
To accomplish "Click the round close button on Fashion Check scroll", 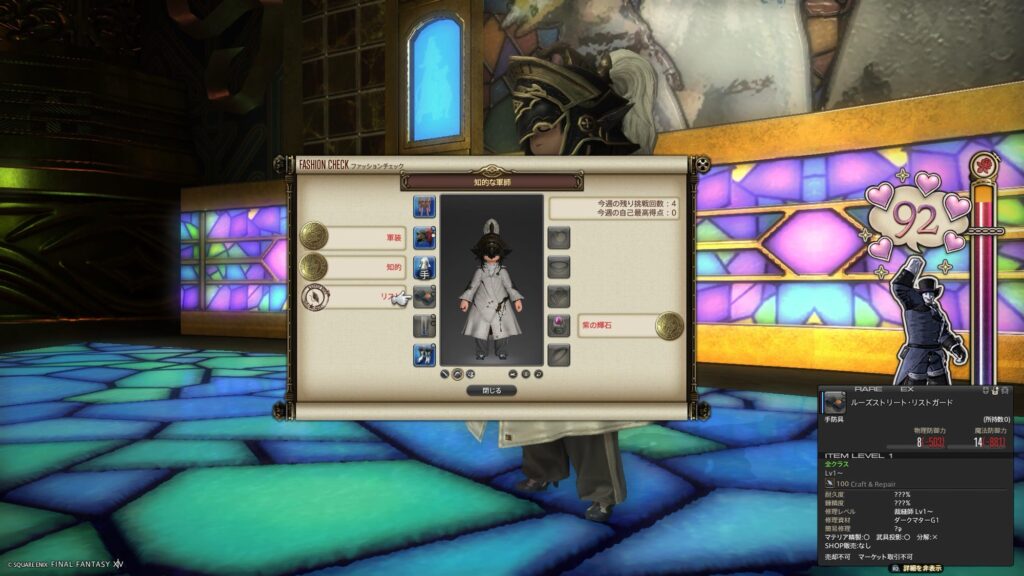I will coord(703,164).
